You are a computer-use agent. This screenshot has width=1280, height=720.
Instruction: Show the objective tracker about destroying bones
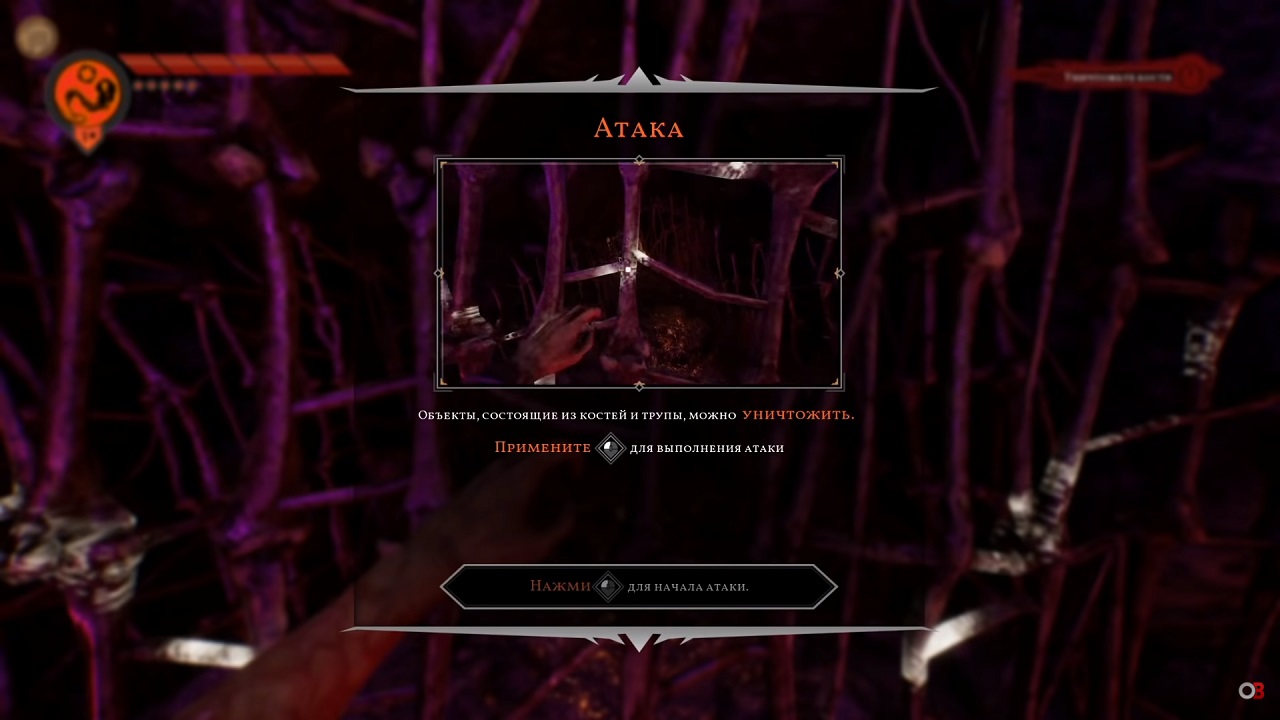(1118, 75)
